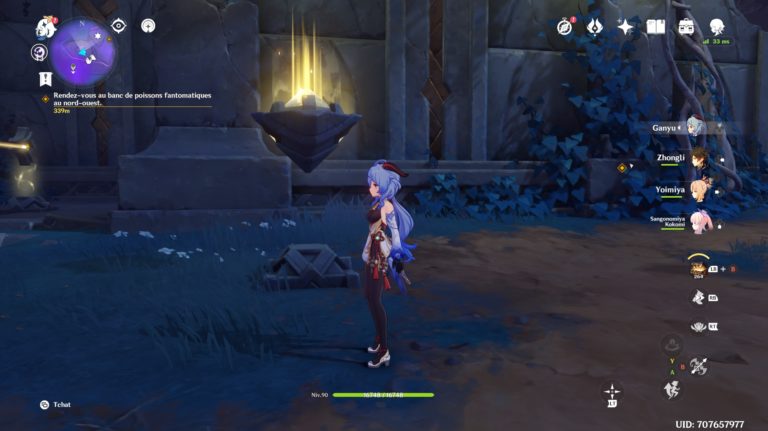This screenshot has width=768, height=431.
Task: Select the tracked quest 'Rendez-vous au banc de poissons'
Action: [130, 99]
